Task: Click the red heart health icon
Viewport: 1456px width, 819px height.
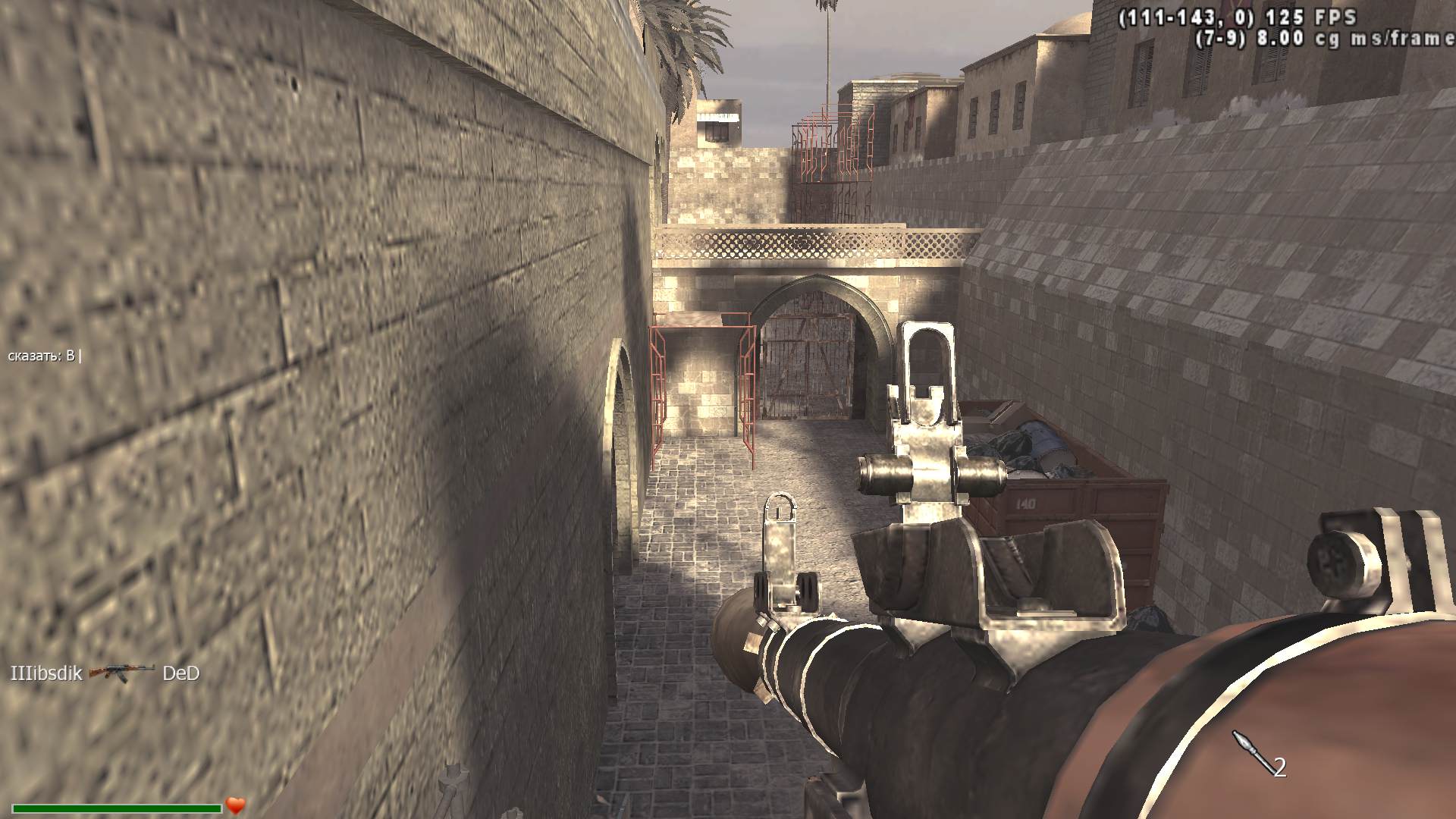Action: pyautogui.click(x=236, y=805)
